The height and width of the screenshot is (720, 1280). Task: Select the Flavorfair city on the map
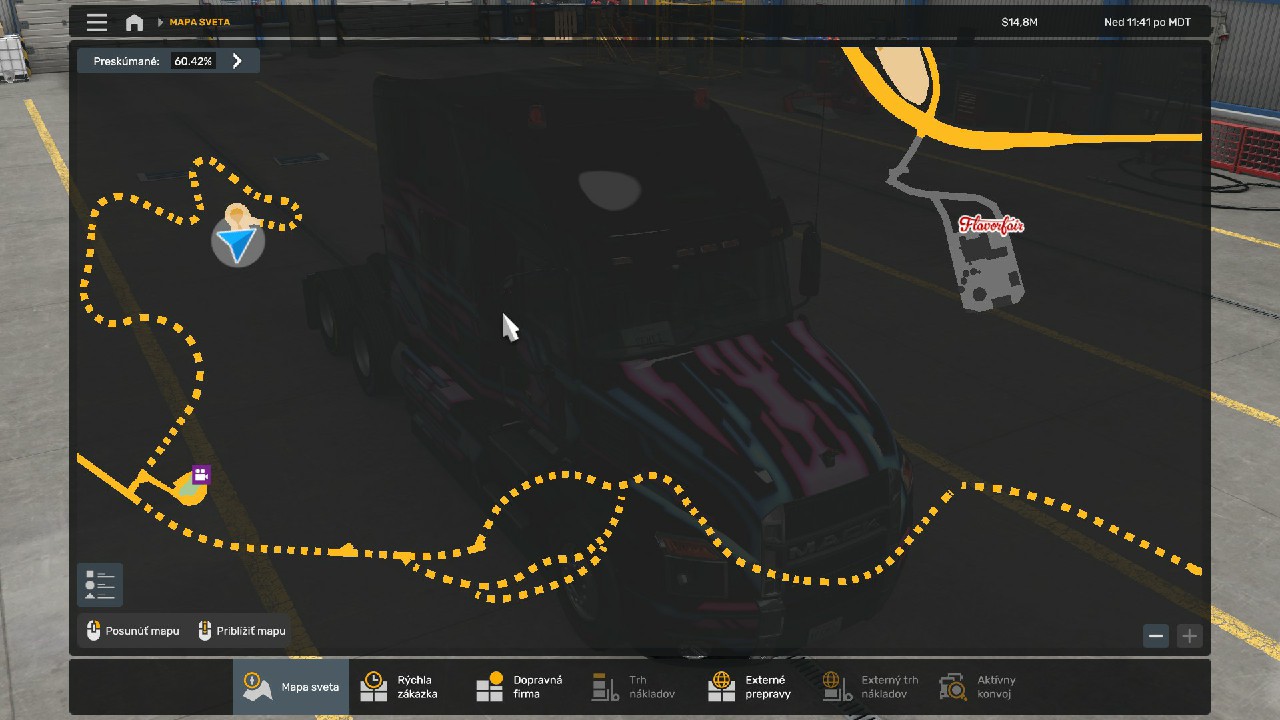993,225
